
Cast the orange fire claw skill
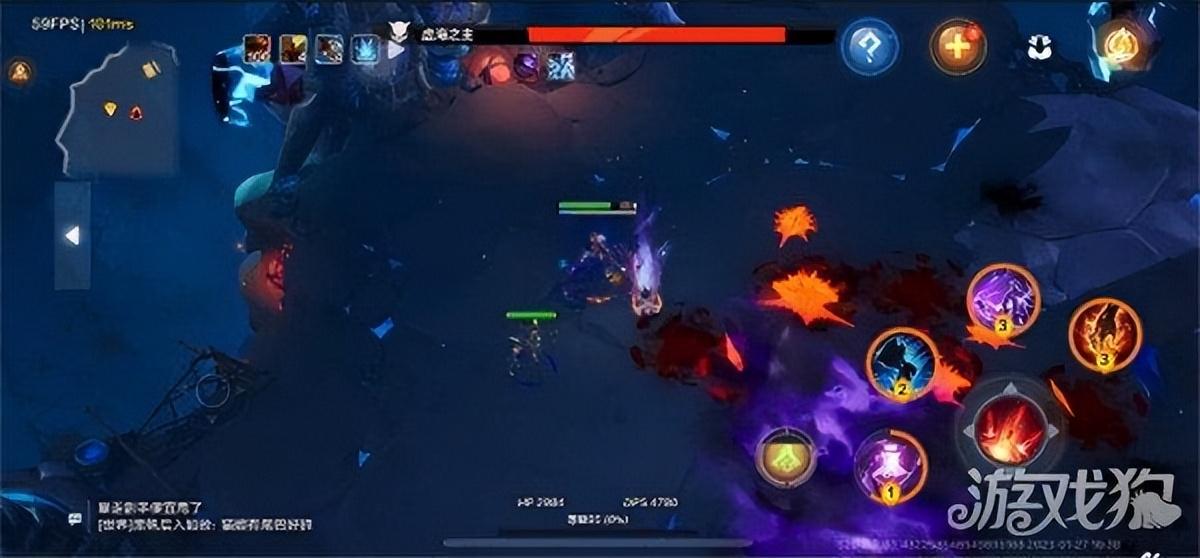click(1105, 334)
